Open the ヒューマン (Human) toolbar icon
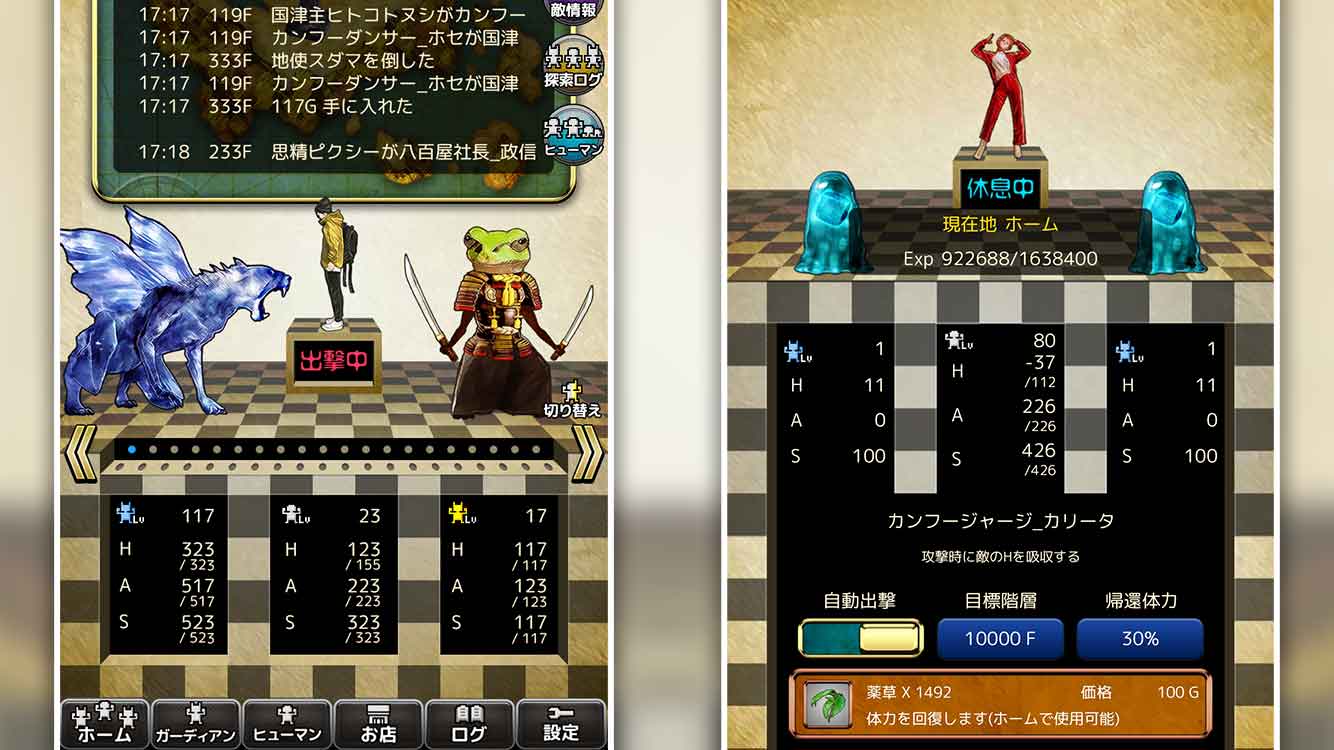 tap(287, 725)
